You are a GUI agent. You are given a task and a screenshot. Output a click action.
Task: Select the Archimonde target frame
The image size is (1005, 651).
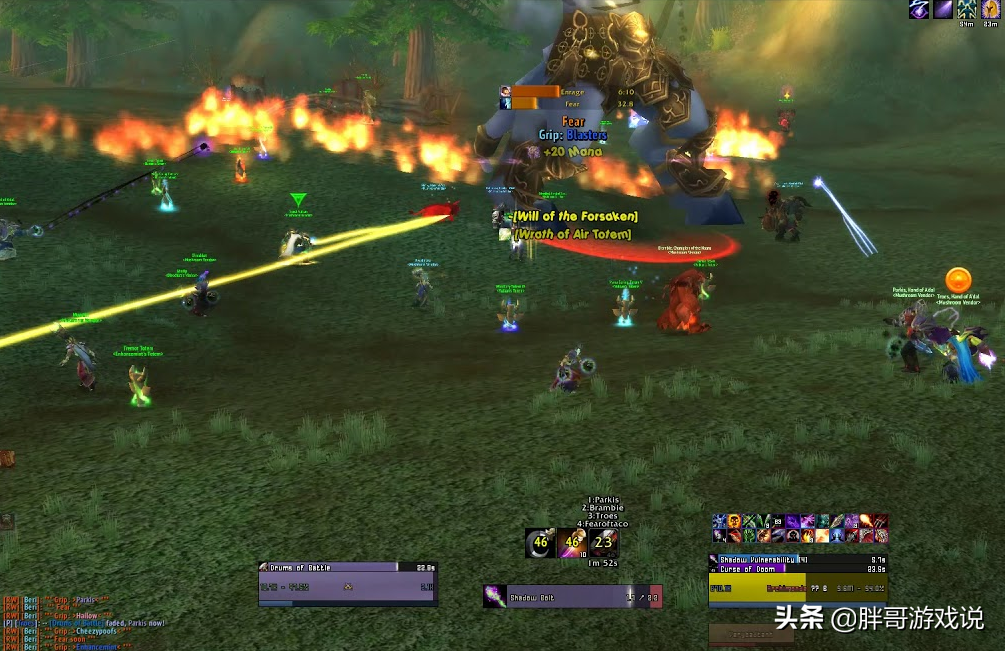pyautogui.click(x=797, y=588)
